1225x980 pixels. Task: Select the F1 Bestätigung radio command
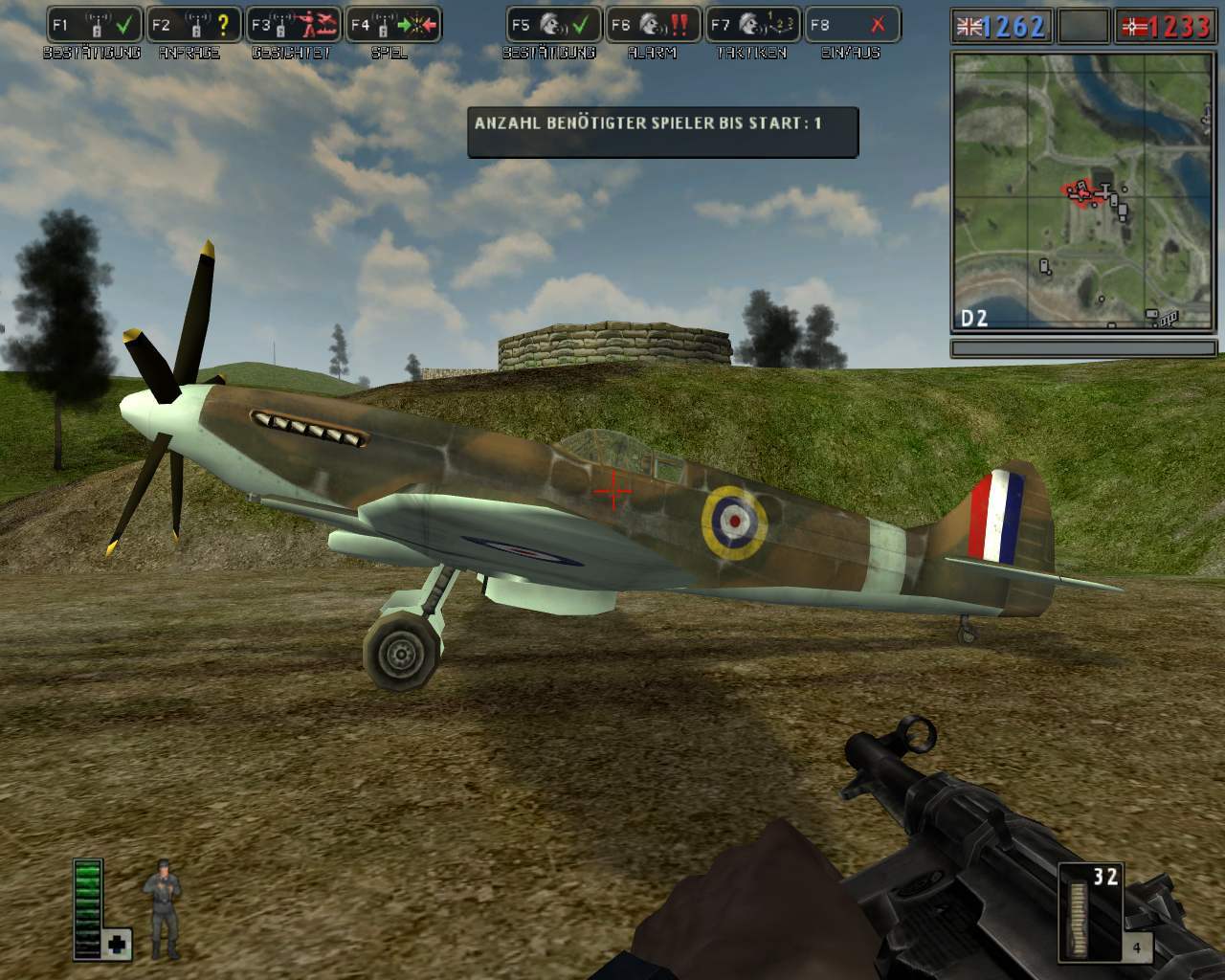[x=95, y=25]
